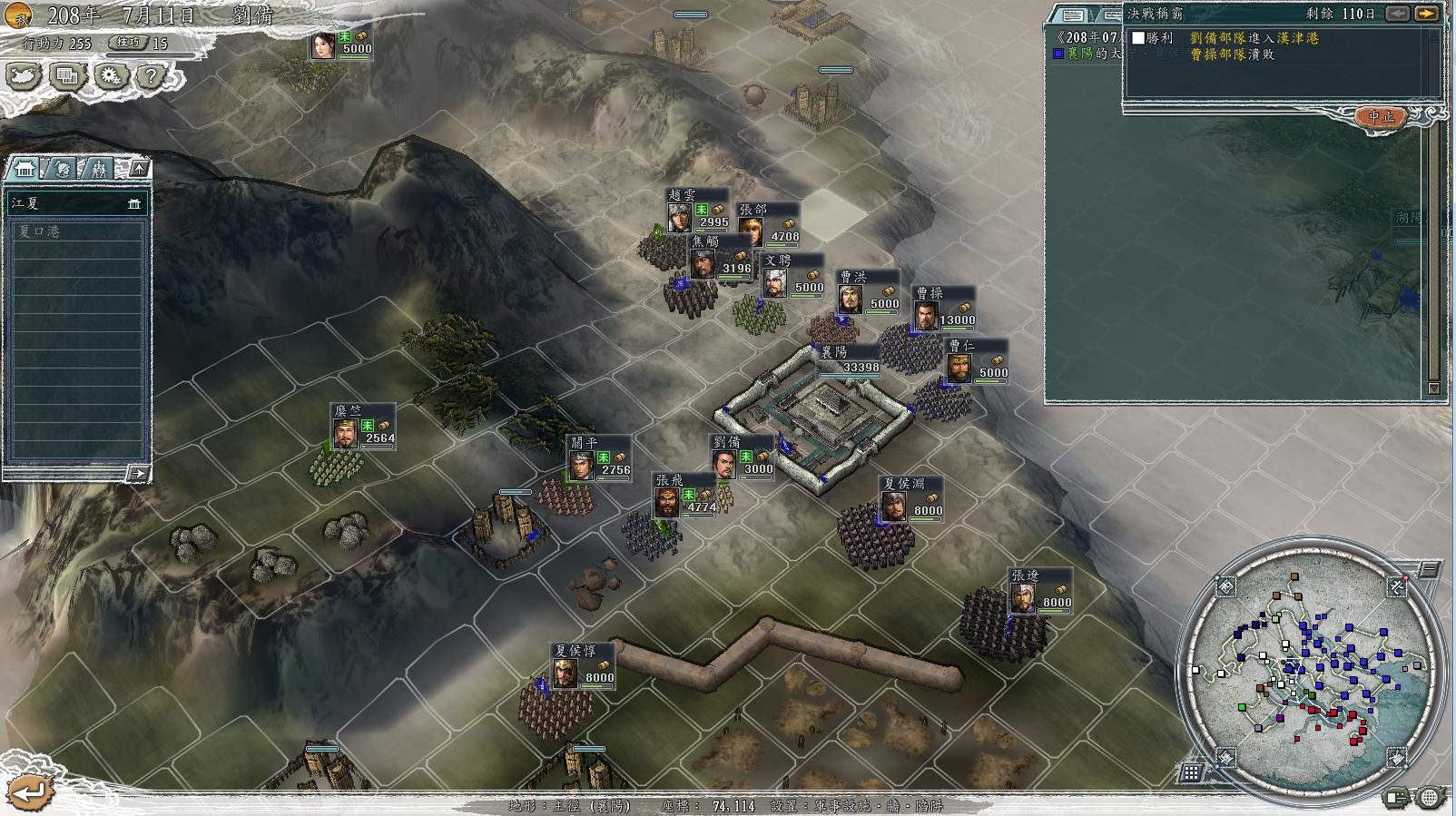The image size is (1456, 816).
Task: Click the arrow button below the city list
Action: pyautogui.click(x=137, y=473)
